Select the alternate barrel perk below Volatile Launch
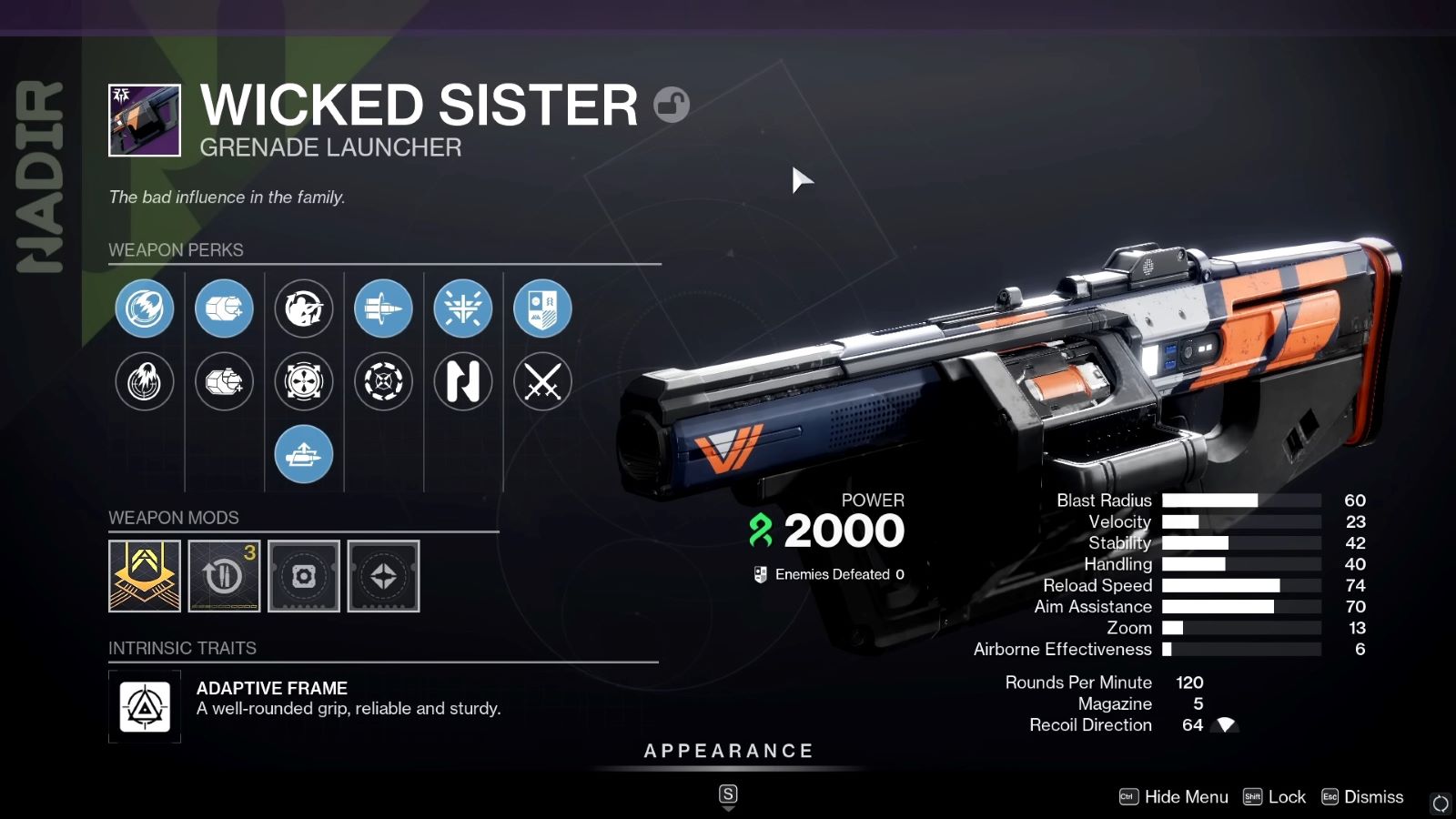 [x=144, y=382]
